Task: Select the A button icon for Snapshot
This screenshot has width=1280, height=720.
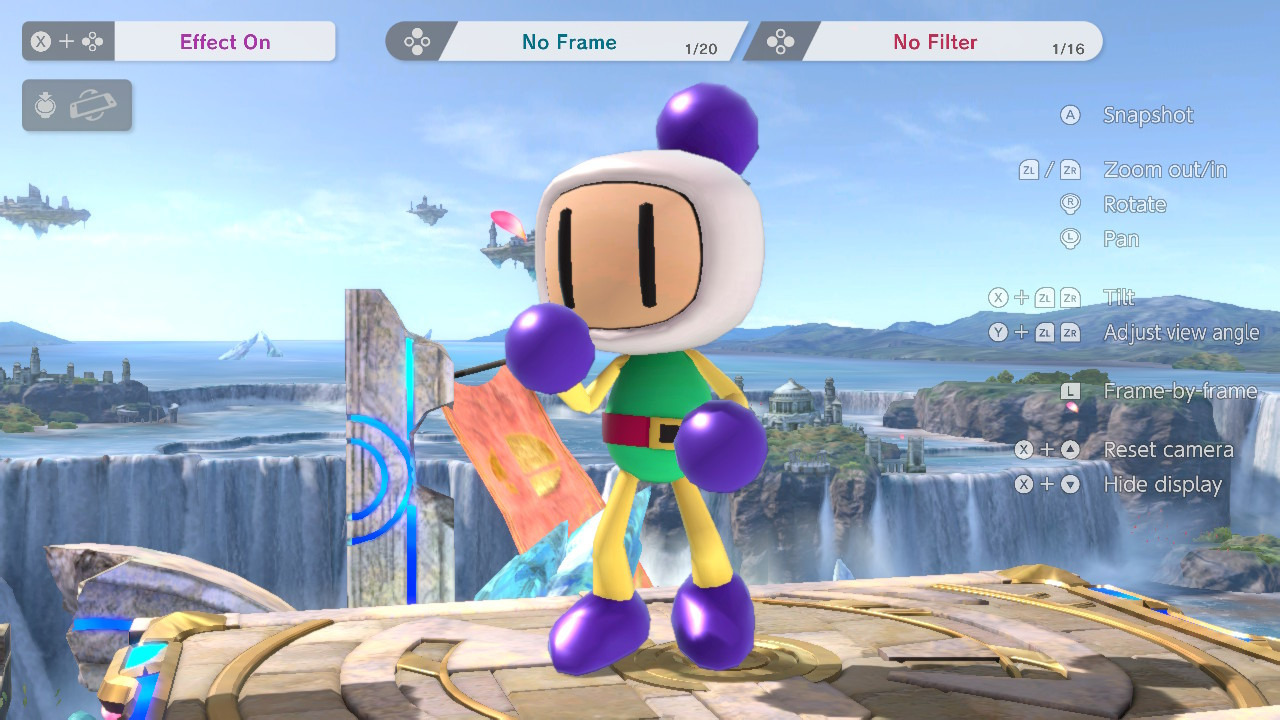Action: [x=1070, y=115]
